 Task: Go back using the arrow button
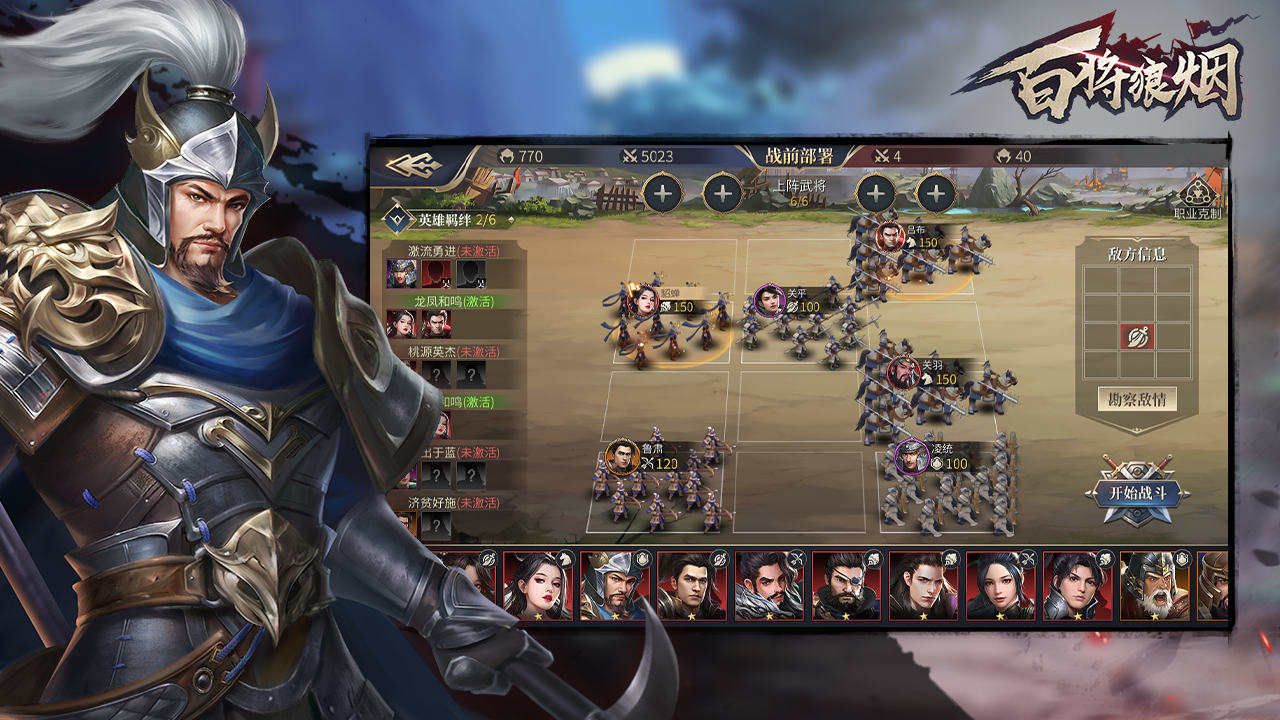coord(415,164)
